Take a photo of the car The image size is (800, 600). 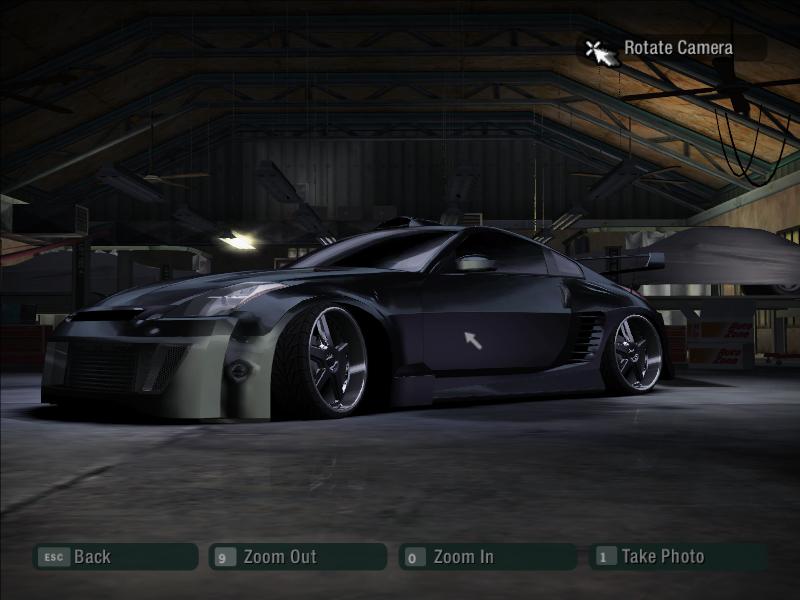pyautogui.click(x=677, y=557)
